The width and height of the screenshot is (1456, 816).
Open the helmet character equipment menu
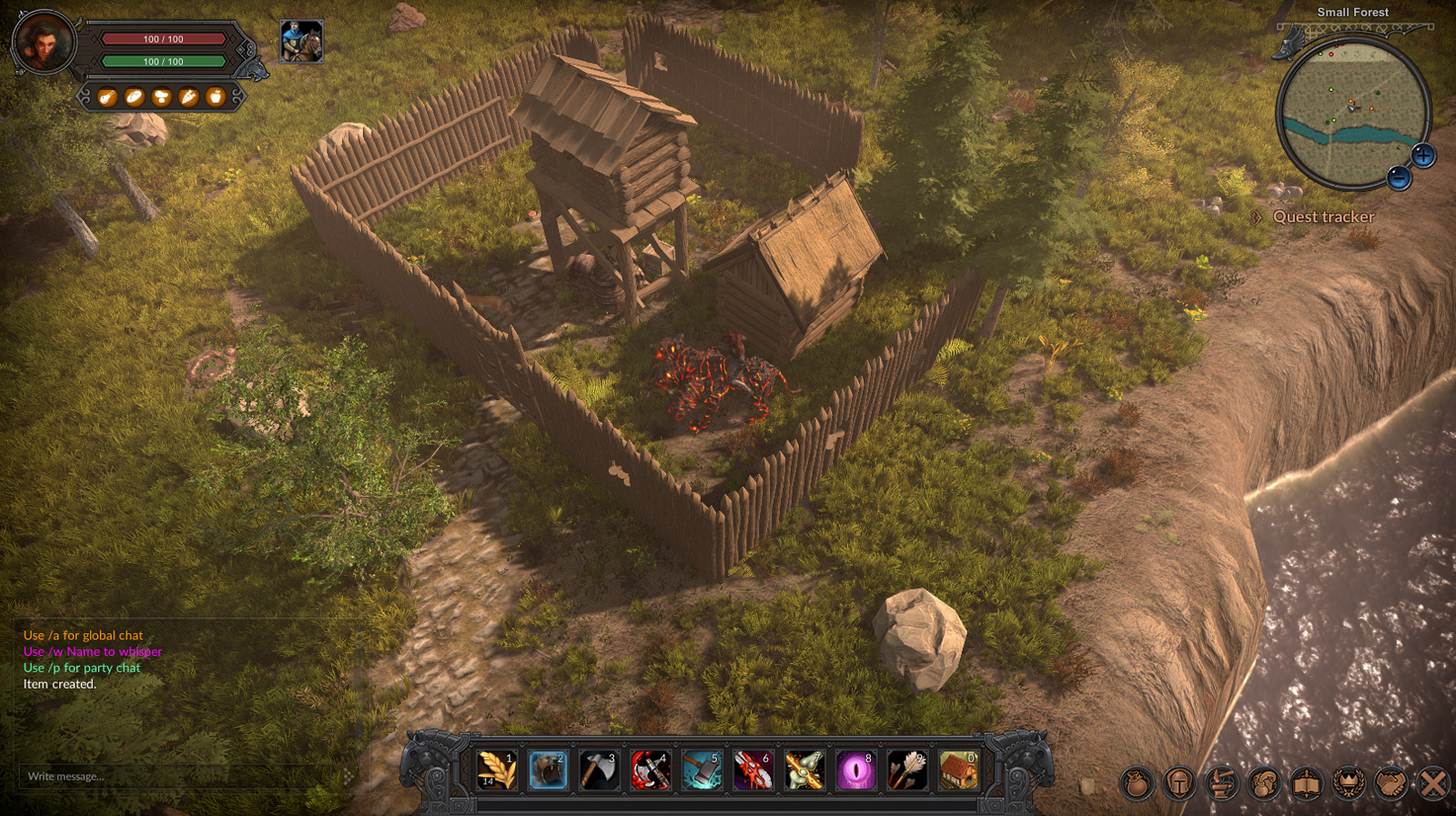(x=1179, y=783)
